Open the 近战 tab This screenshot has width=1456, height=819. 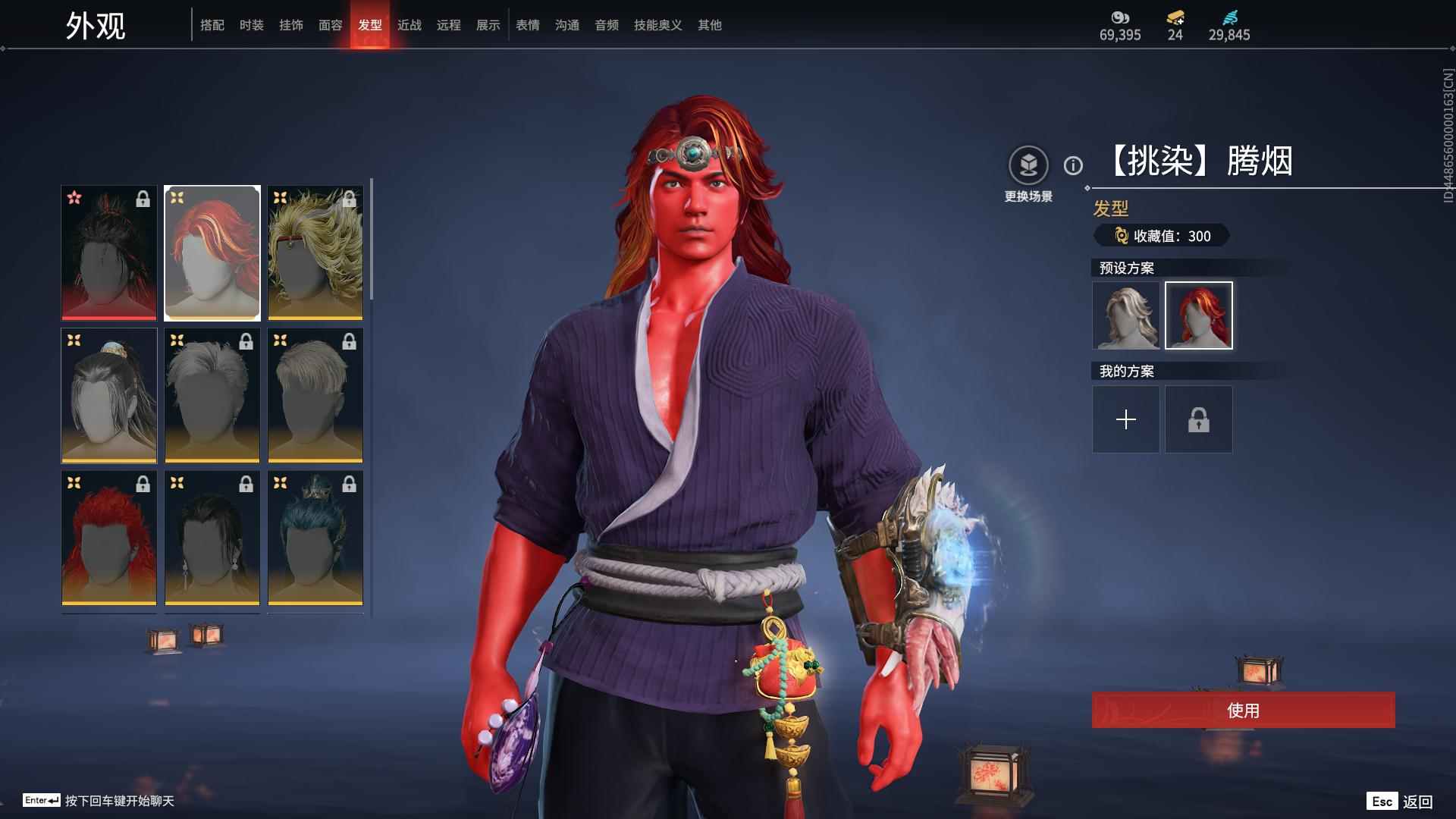pyautogui.click(x=409, y=25)
